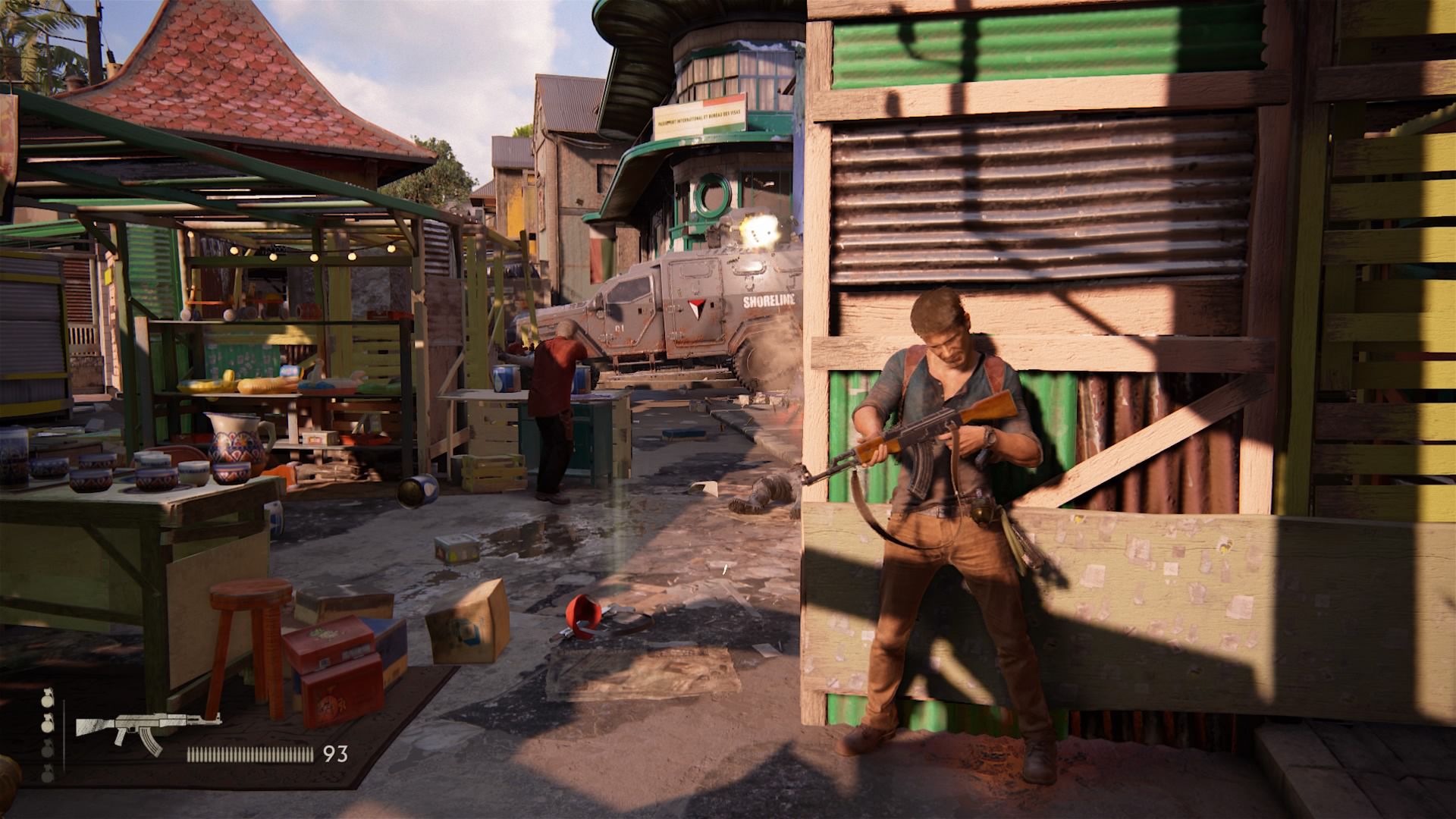Toggle the vertical indicator bar beside the grenades

64,732
